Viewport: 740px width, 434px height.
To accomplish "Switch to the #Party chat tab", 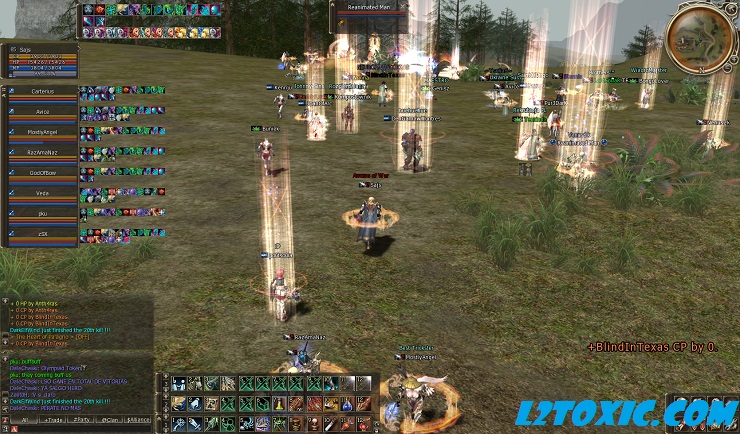I will [82, 420].
